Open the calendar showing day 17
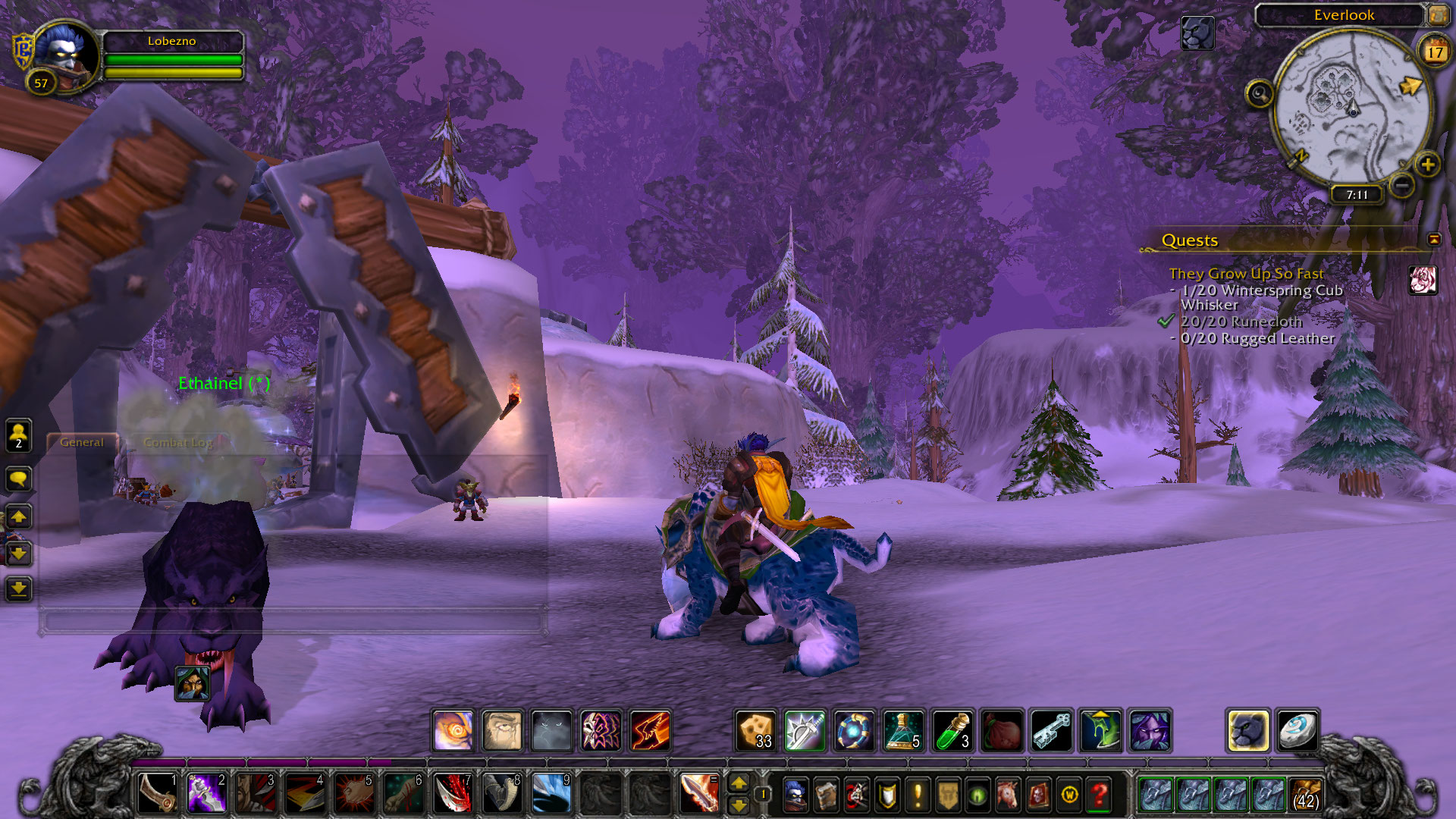Image resolution: width=1456 pixels, height=819 pixels. click(1435, 52)
